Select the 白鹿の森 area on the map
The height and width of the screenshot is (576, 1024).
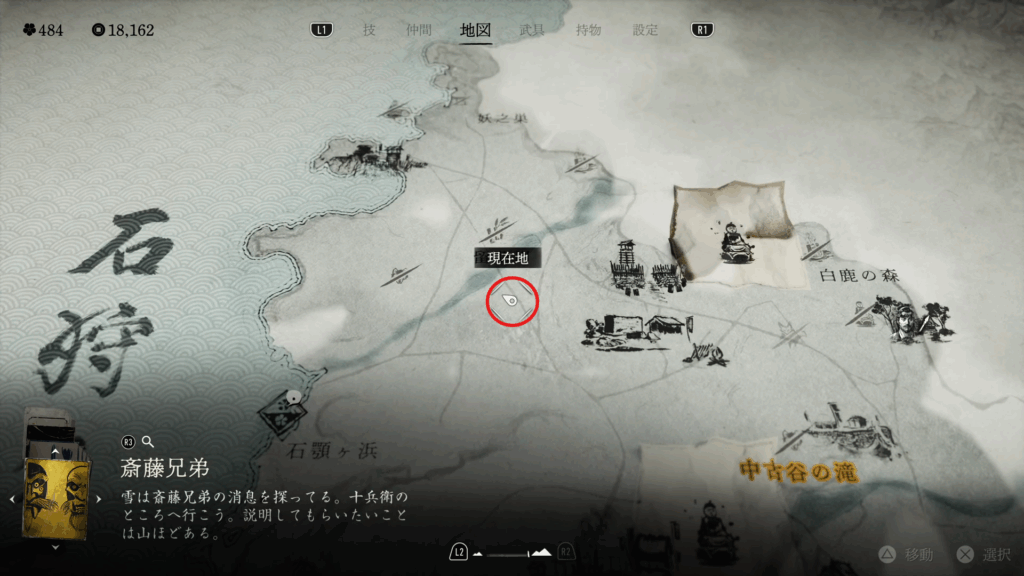tap(858, 275)
